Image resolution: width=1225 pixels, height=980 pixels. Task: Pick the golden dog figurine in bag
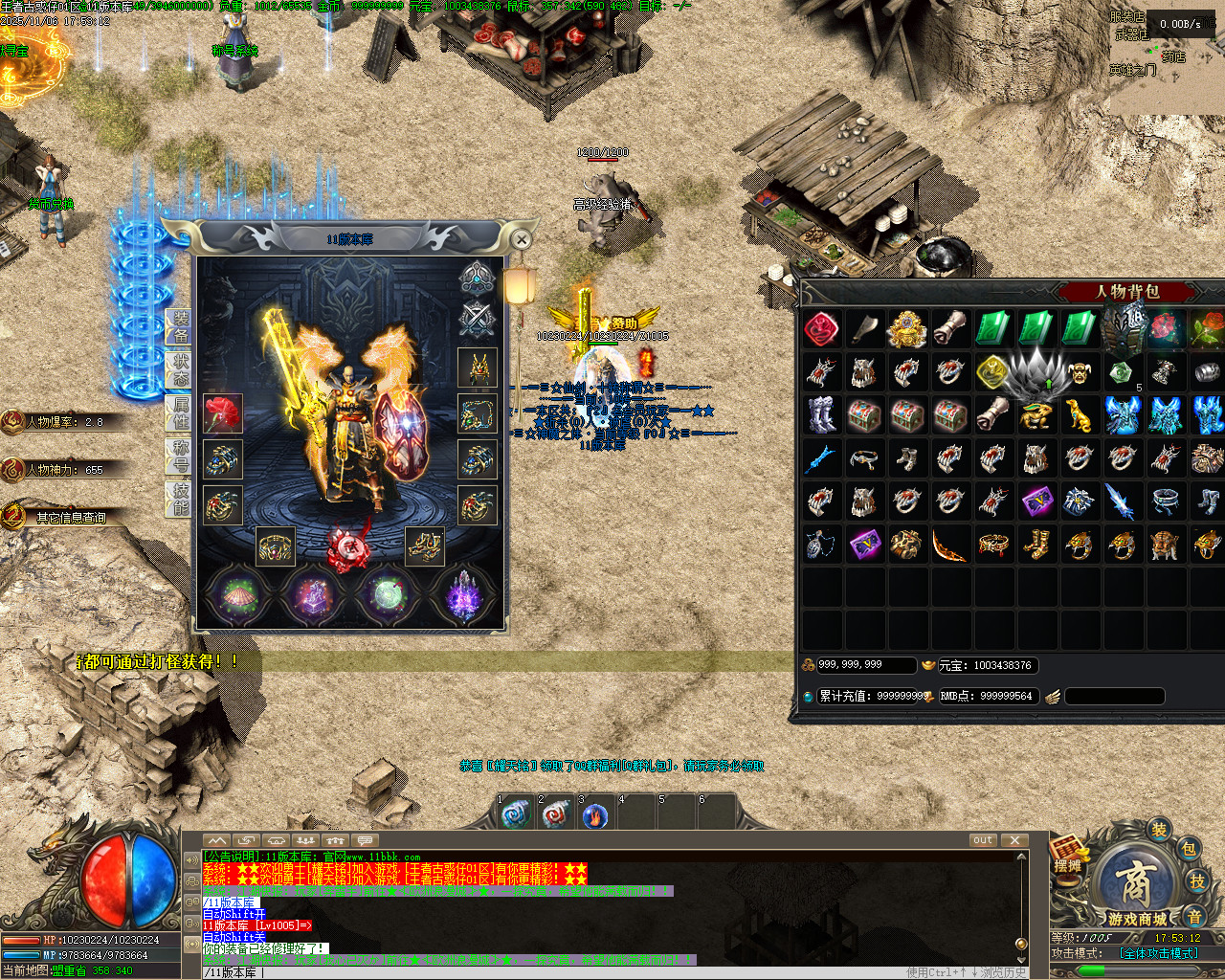click(x=1080, y=415)
